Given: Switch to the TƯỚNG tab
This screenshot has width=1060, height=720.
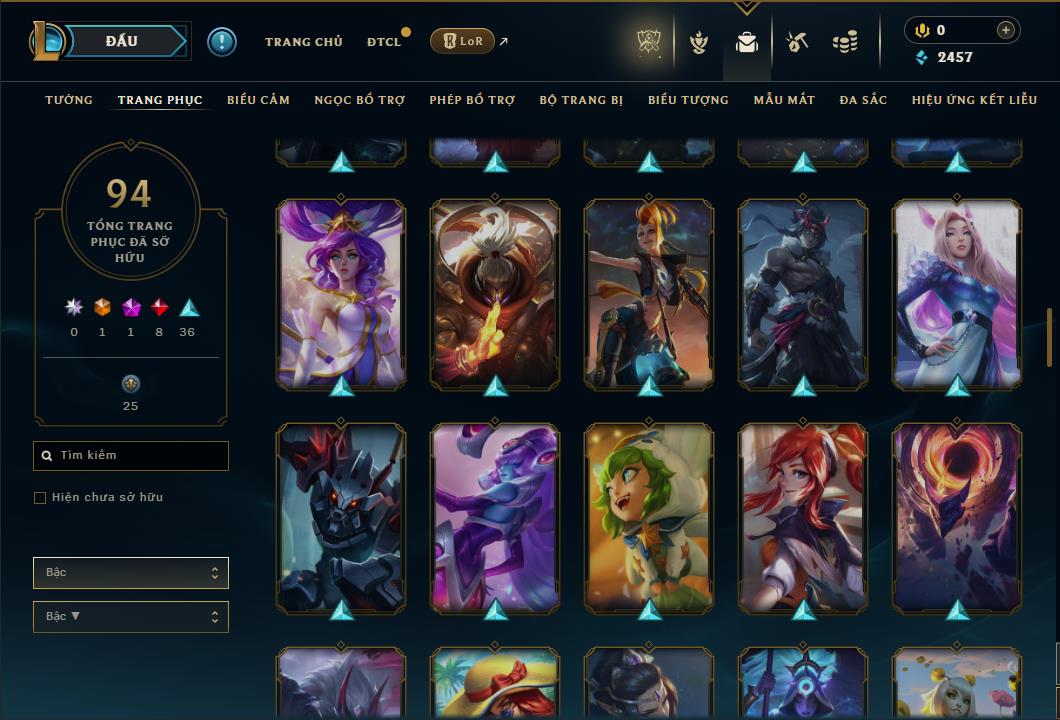Looking at the screenshot, I should coord(69,100).
